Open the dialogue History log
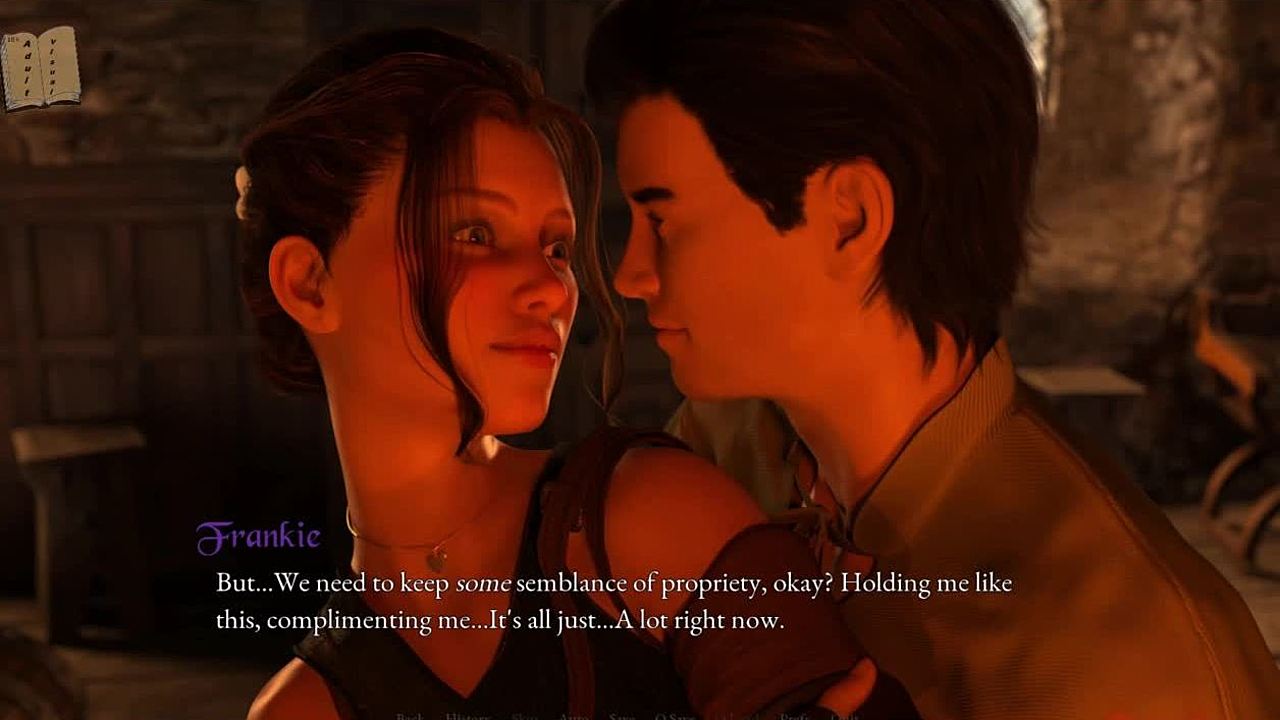Screen dimensions: 1280x720 coord(466,716)
